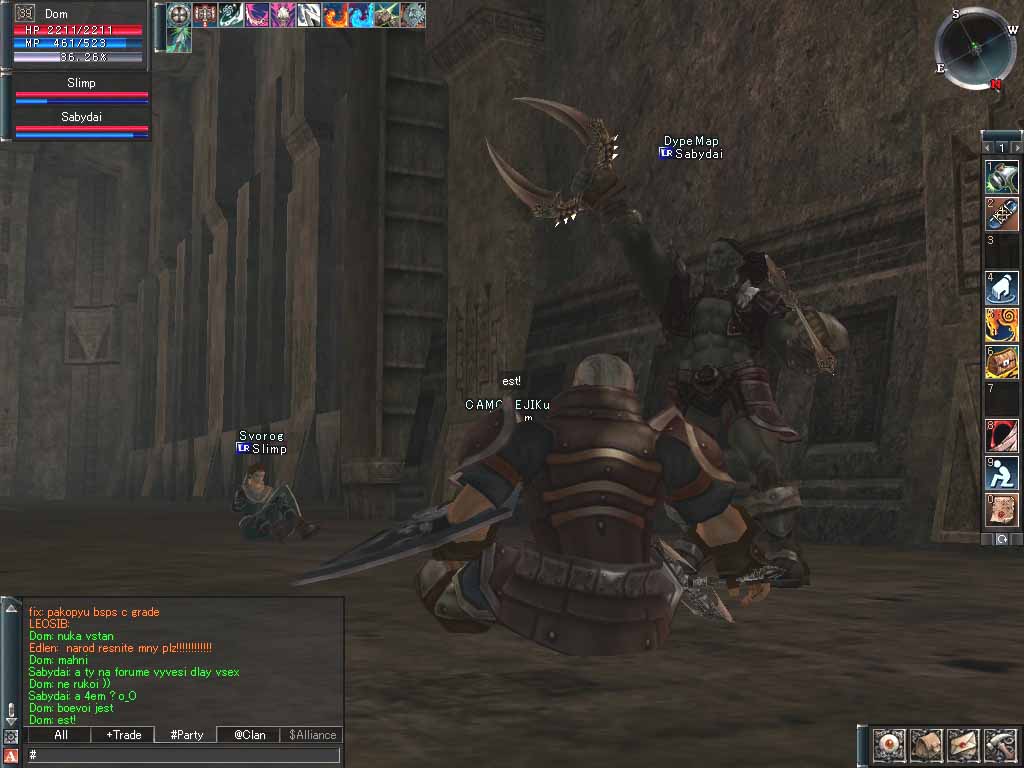Click the rotate button below the hotbar

tap(1002, 539)
